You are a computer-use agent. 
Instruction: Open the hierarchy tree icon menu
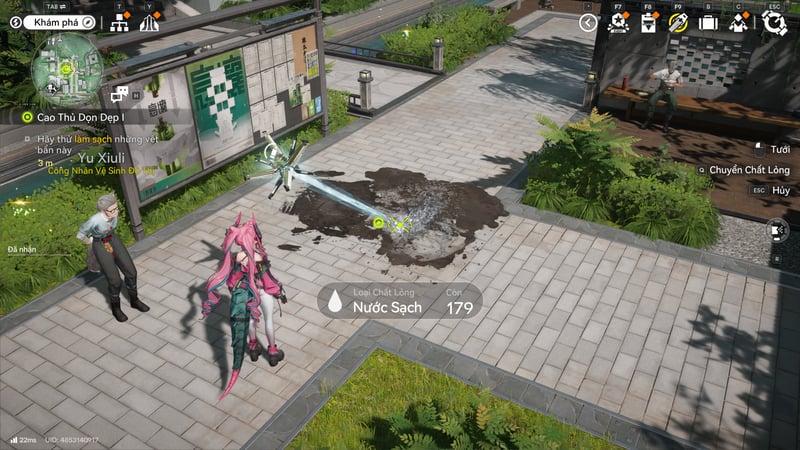(120, 23)
